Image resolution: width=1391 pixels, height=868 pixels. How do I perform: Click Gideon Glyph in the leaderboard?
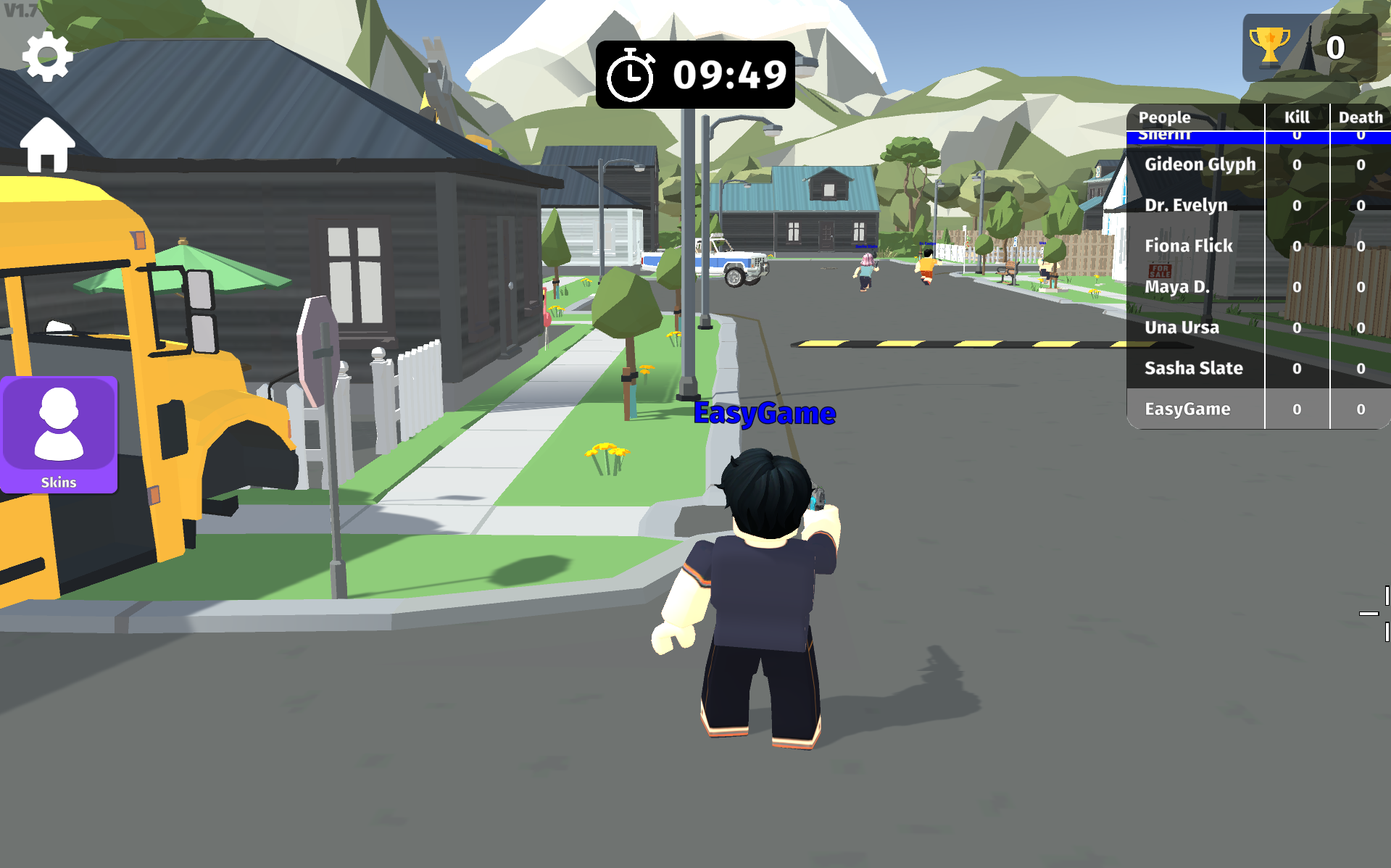pos(1200,164)
